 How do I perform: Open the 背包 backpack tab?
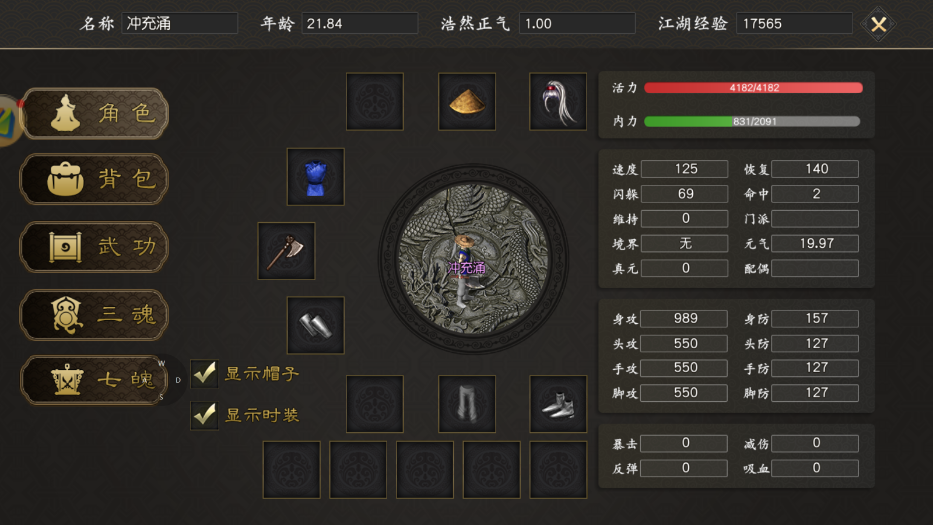pyautogui.click(x=95, y=180)
